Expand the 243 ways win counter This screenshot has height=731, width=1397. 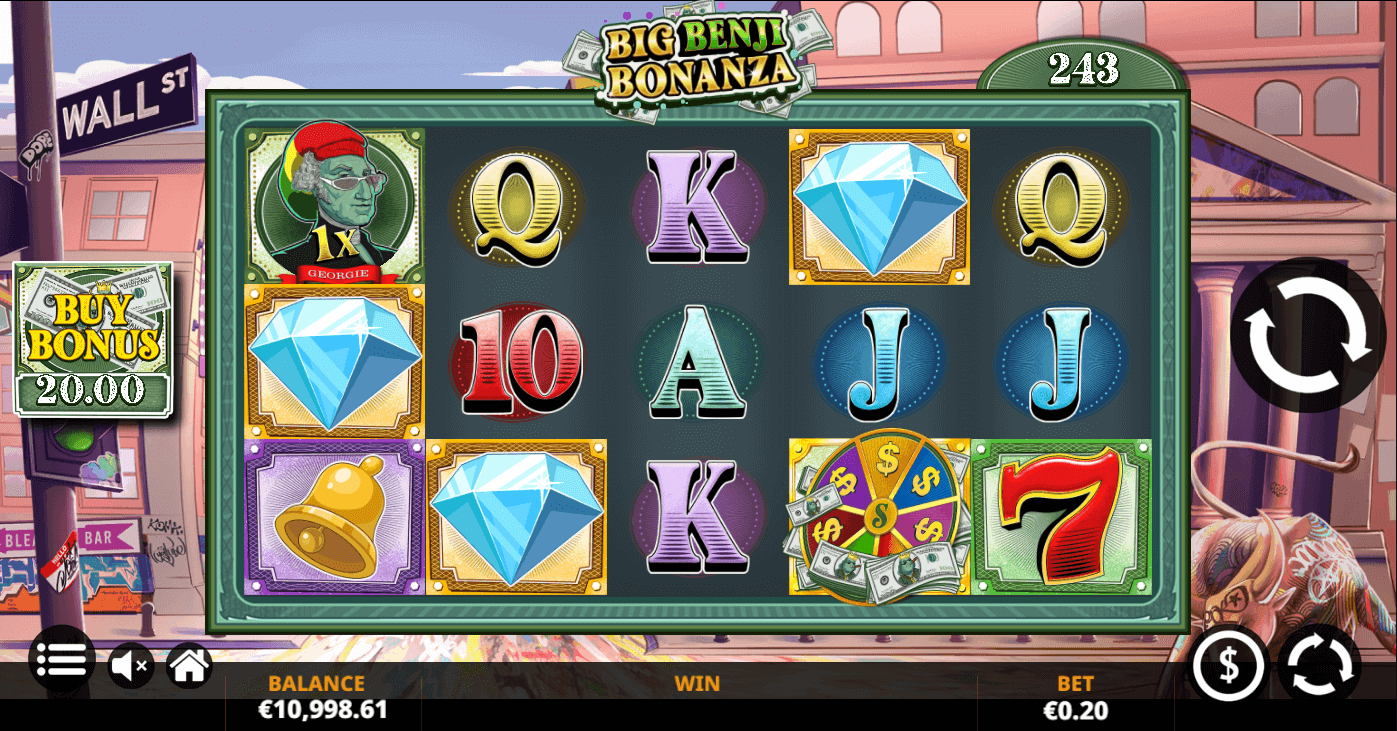[1084, 69]
